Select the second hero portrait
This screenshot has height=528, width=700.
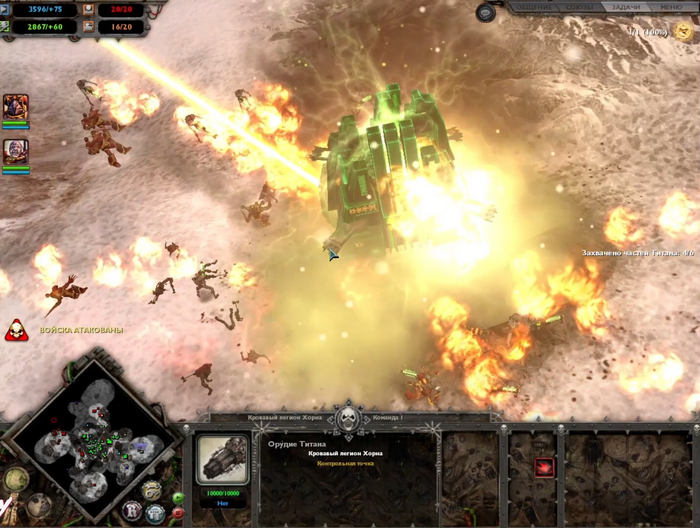15,151
